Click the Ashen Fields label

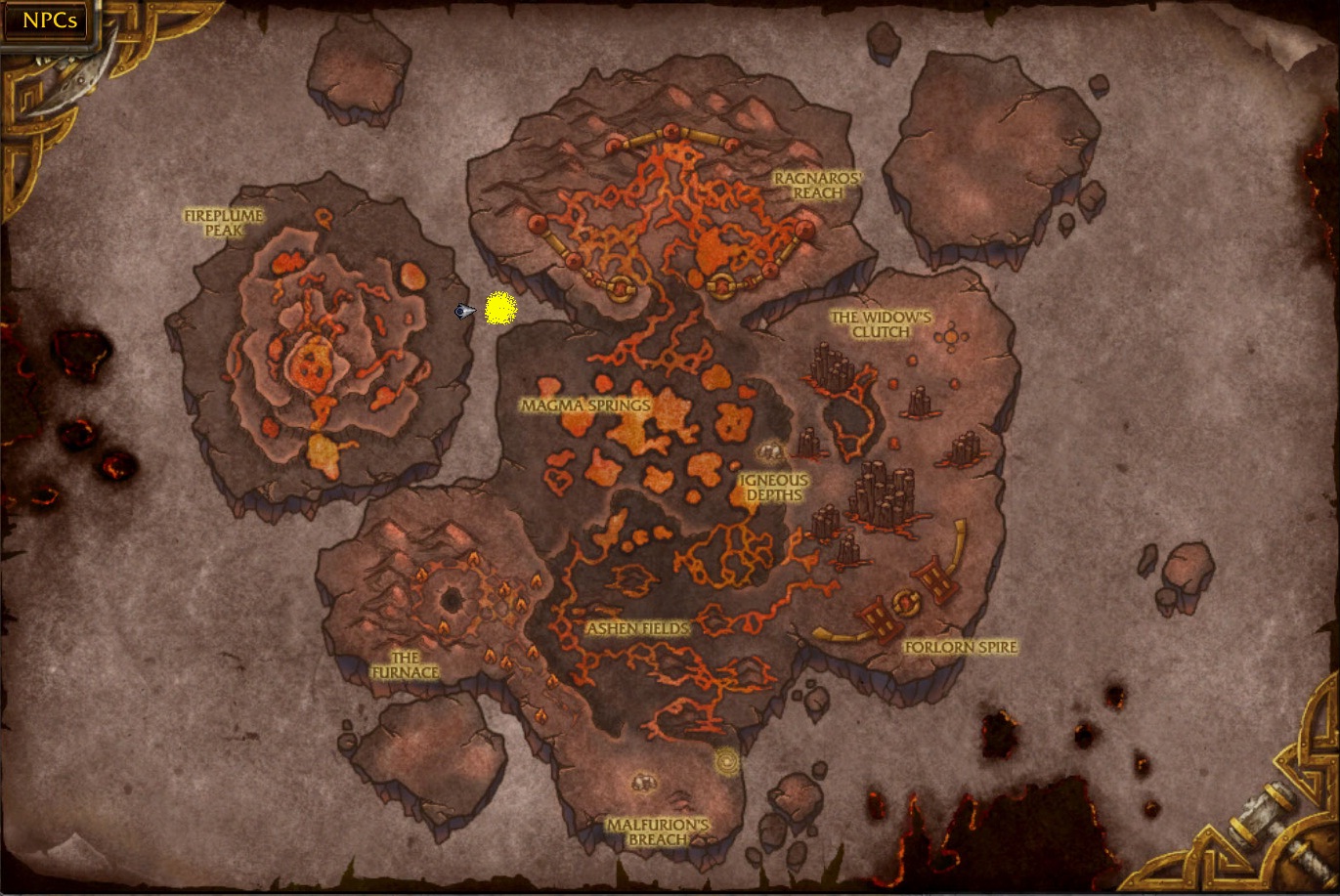tap(637, 628)
